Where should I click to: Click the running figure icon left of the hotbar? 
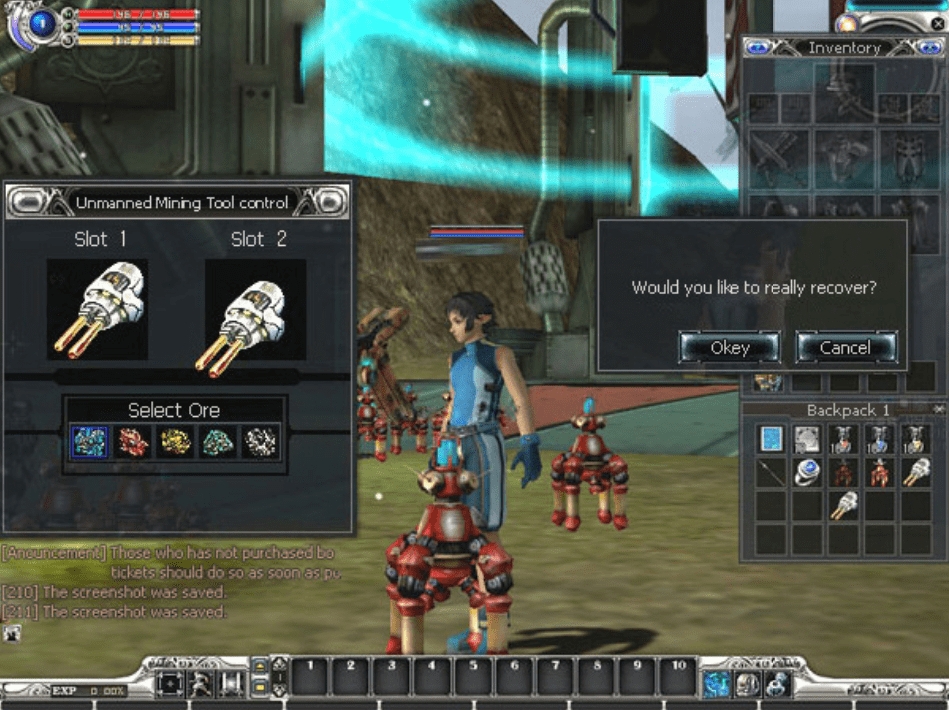coord(200,684)
